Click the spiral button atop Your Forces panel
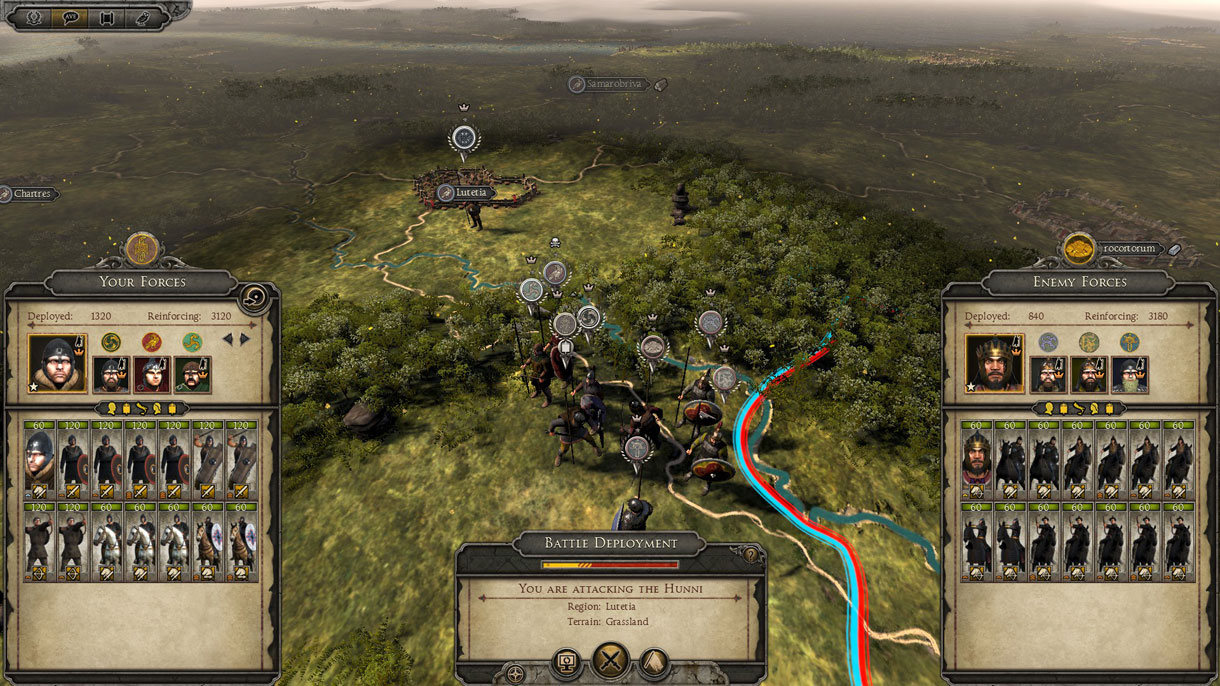 coord(254,297)
